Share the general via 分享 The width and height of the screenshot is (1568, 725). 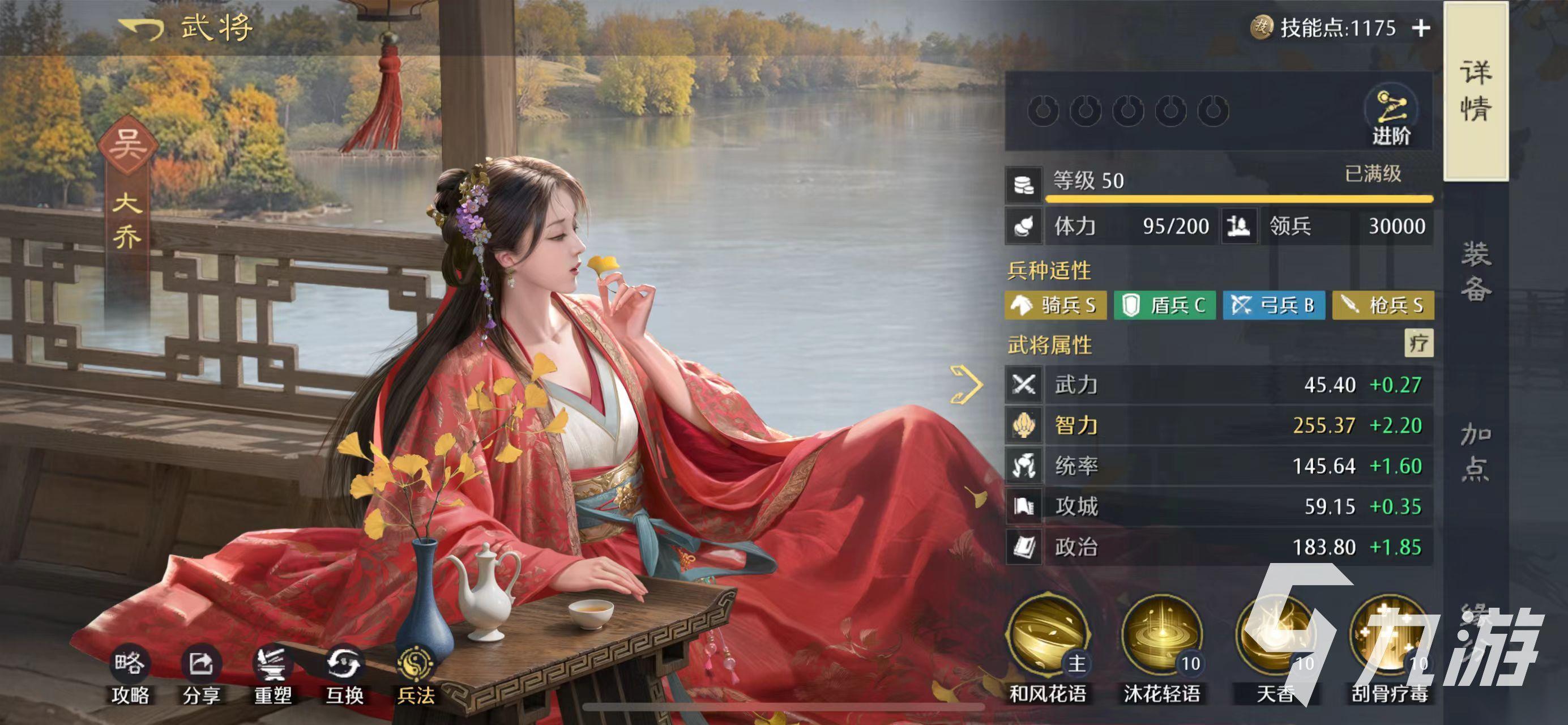(x=202, y=675)
